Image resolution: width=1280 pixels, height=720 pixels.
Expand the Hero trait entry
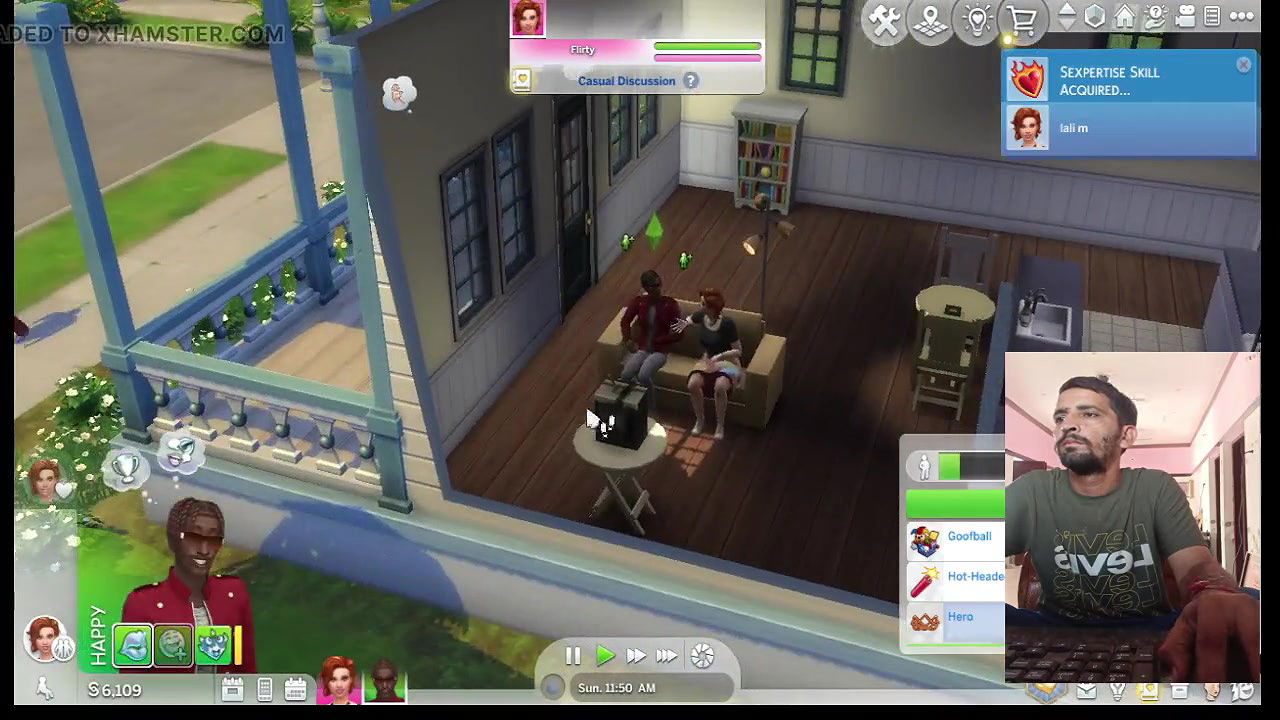(960, 617)
